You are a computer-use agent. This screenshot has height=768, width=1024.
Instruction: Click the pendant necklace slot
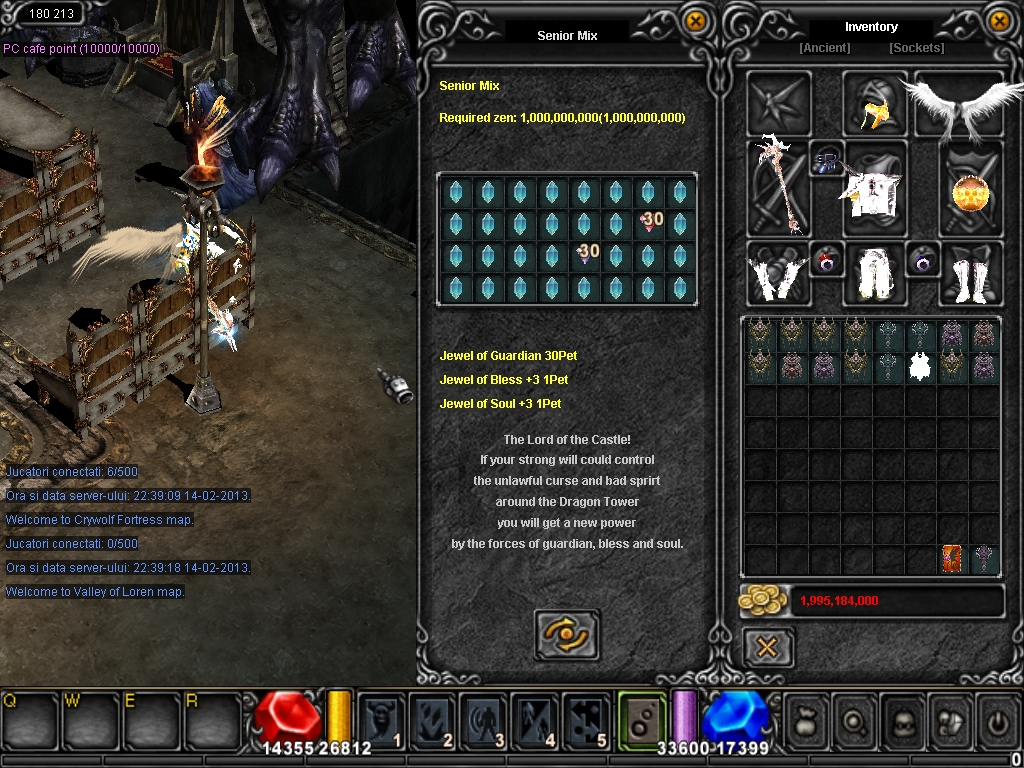point(827,160)
